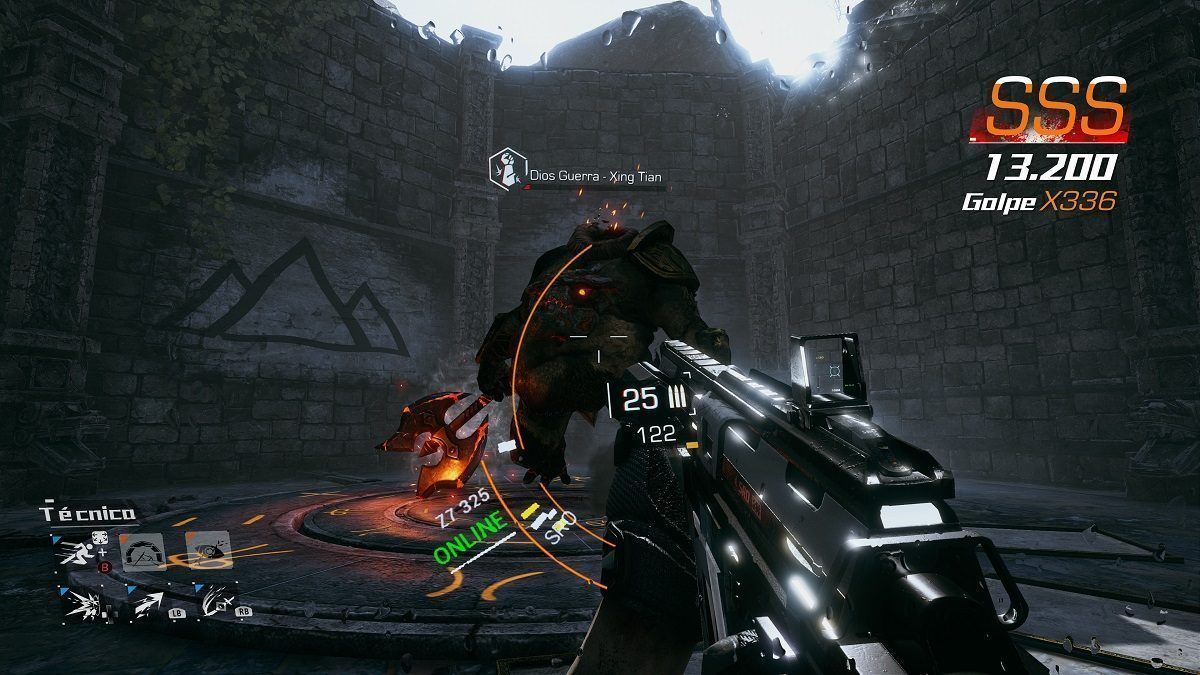Select the gauge dial skill slot
This screenshot has height=675, width=1200.
(141, 552)
